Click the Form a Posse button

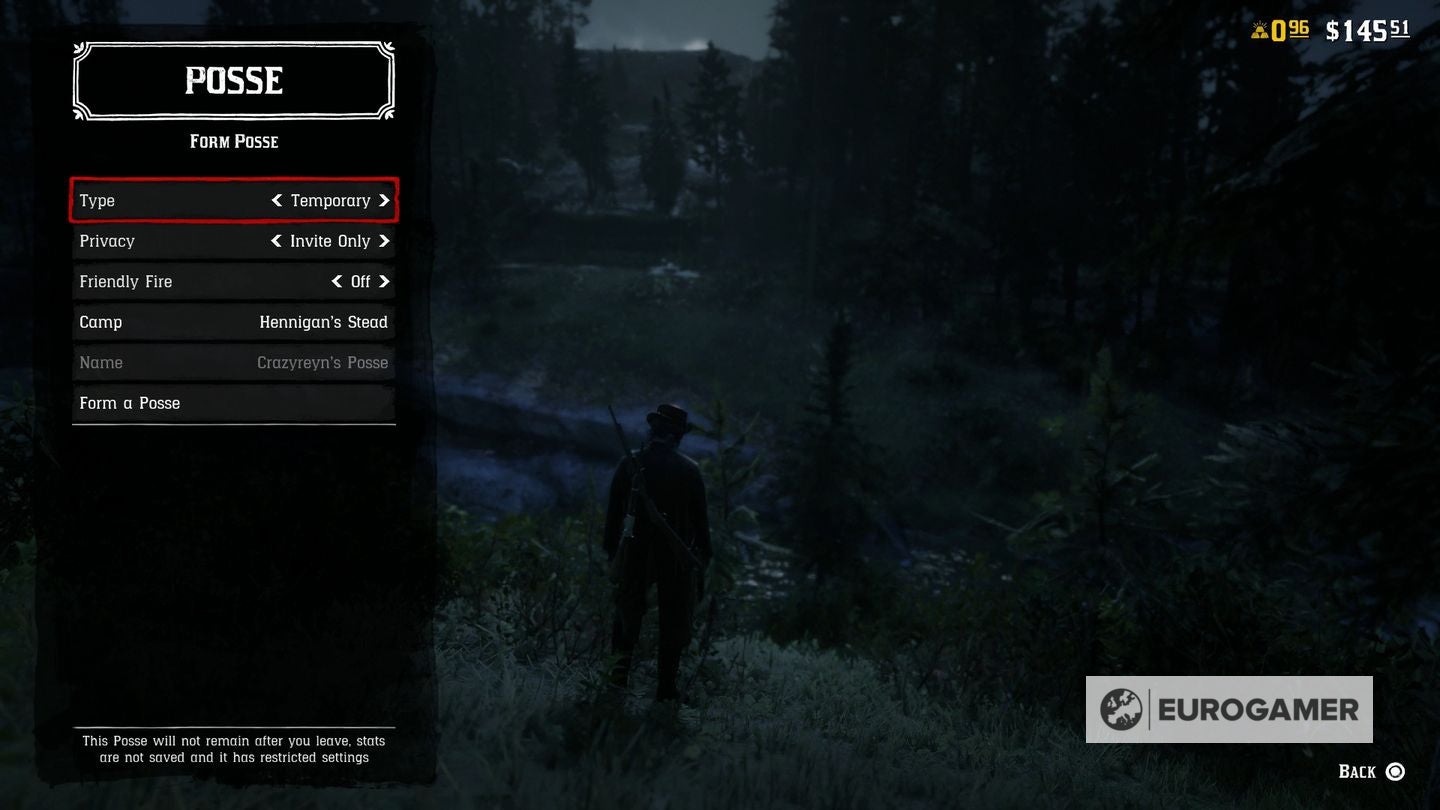pos(233,403)
